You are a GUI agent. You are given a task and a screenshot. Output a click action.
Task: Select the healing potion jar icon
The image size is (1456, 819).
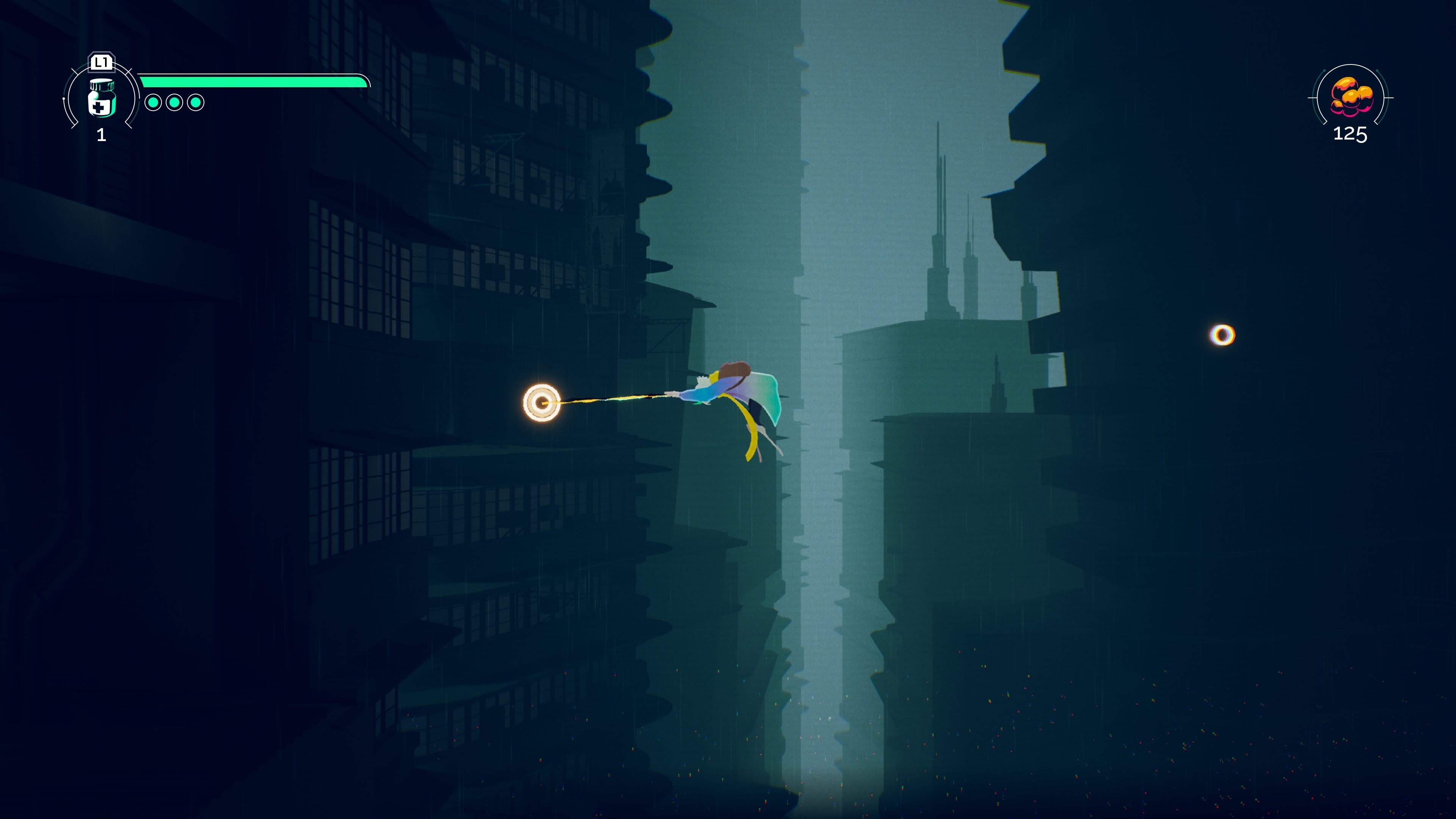click(102, 98)
